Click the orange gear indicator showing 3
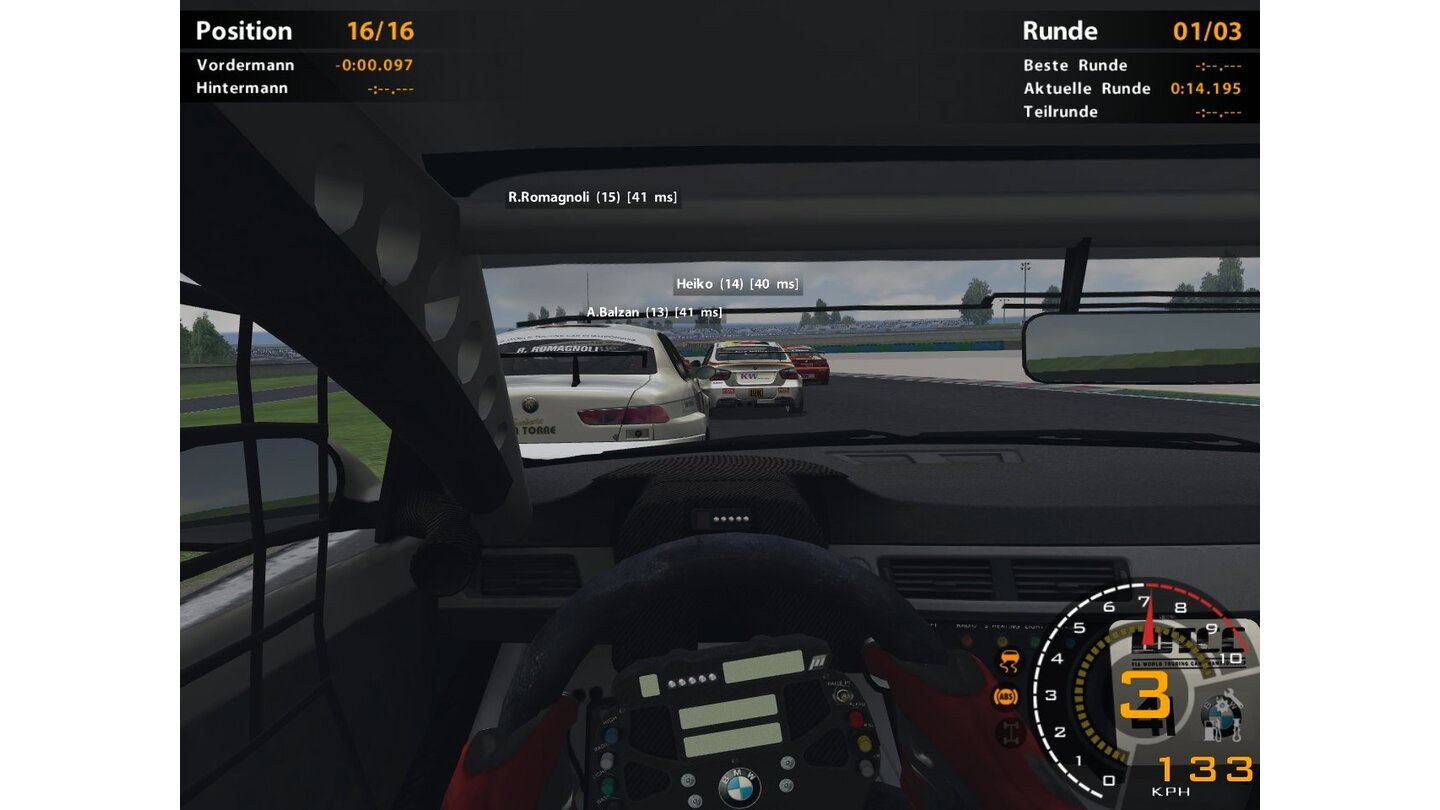 click(x=1146, y=694)
